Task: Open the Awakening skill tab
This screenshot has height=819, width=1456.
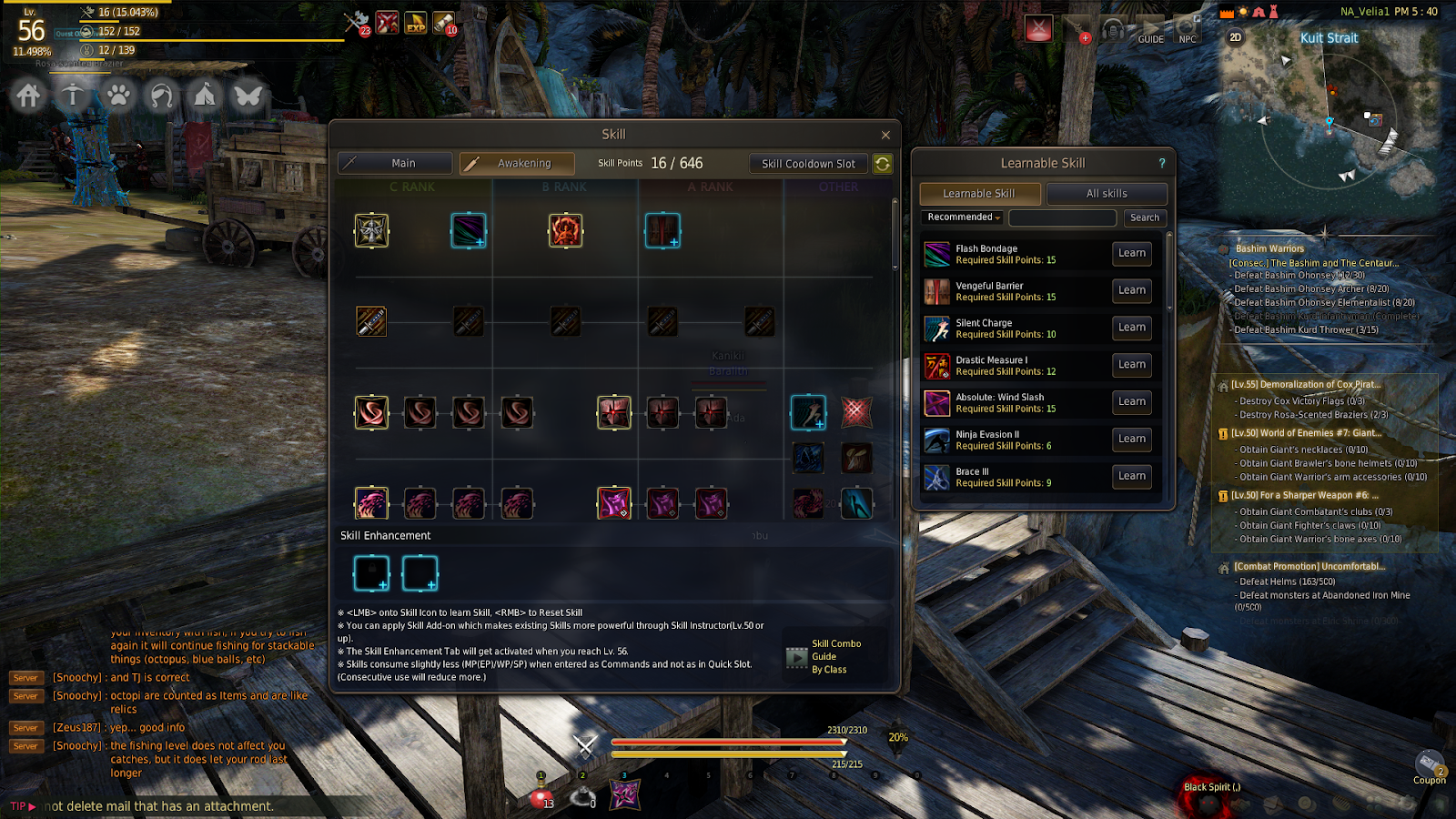Action: [x=517, y=164]
